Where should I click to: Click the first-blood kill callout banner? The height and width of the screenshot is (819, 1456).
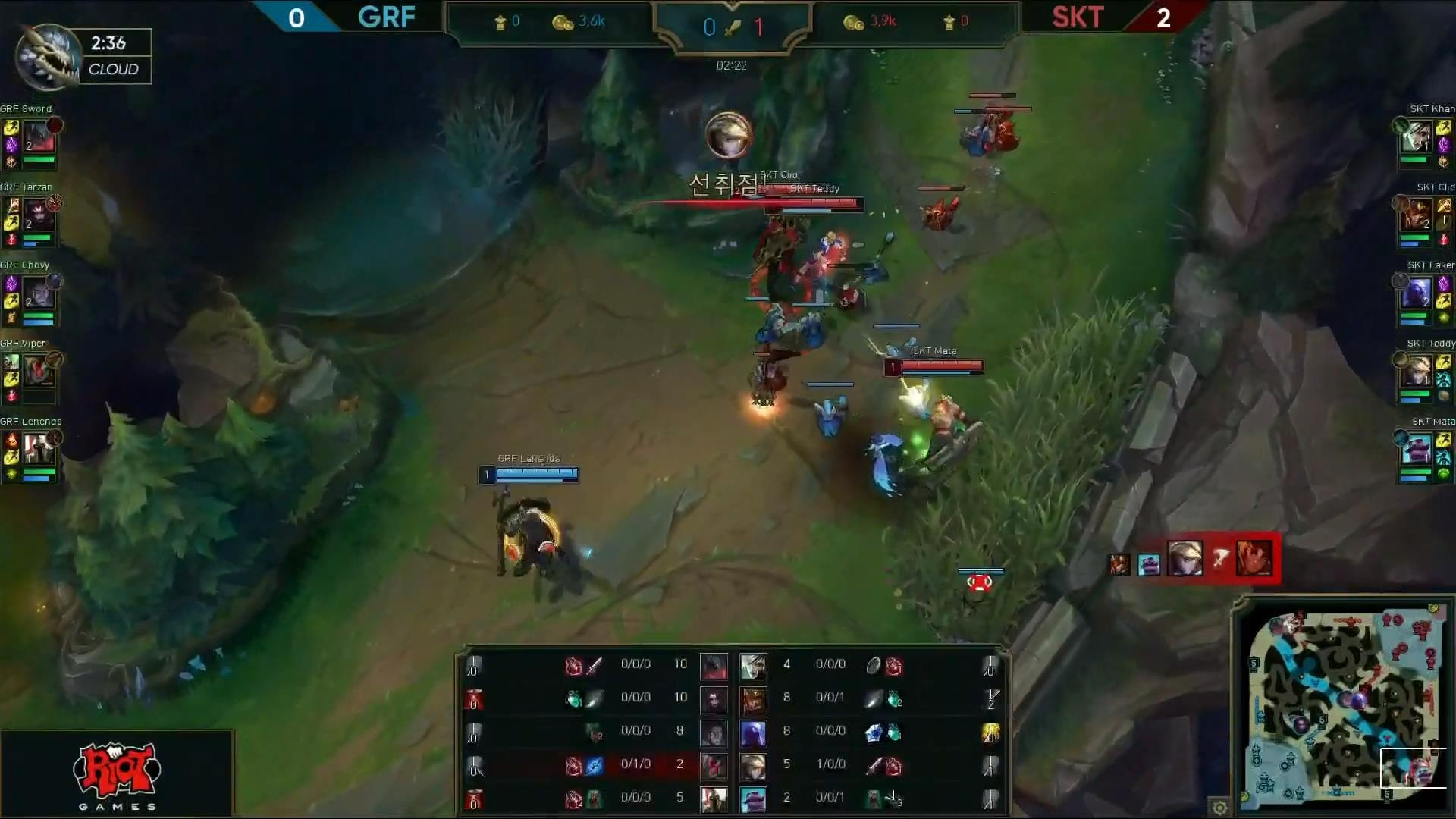(x=724, y=182)
